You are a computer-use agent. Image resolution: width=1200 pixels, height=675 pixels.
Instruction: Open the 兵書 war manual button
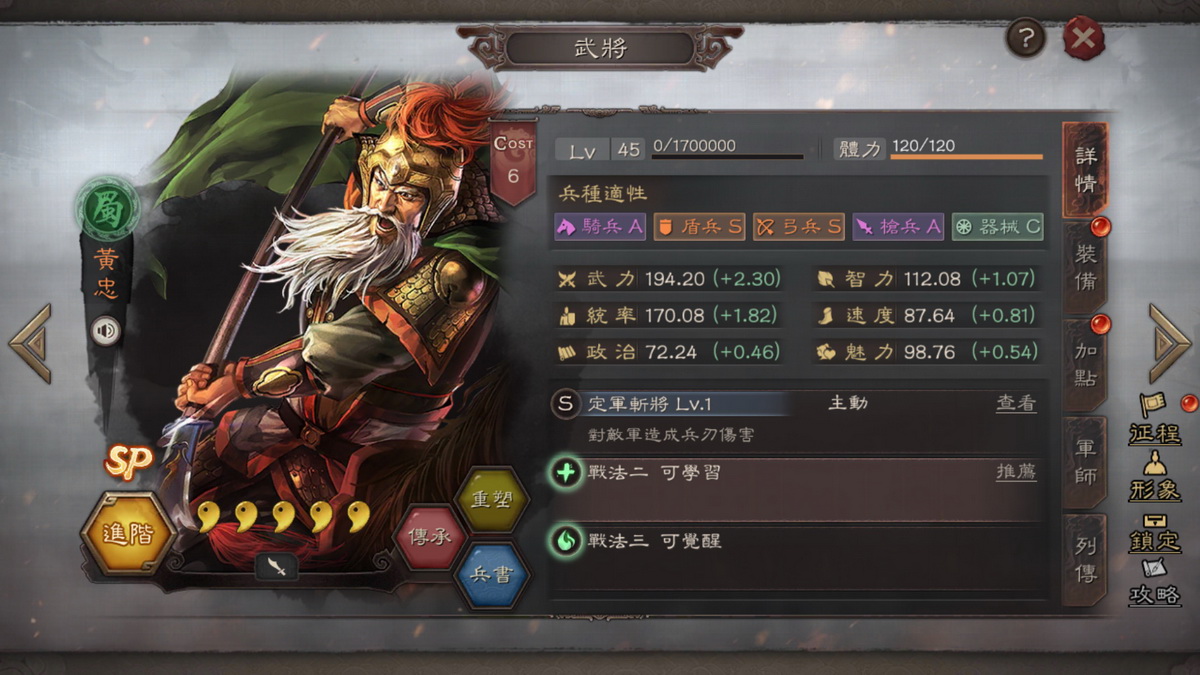(491, 573)
